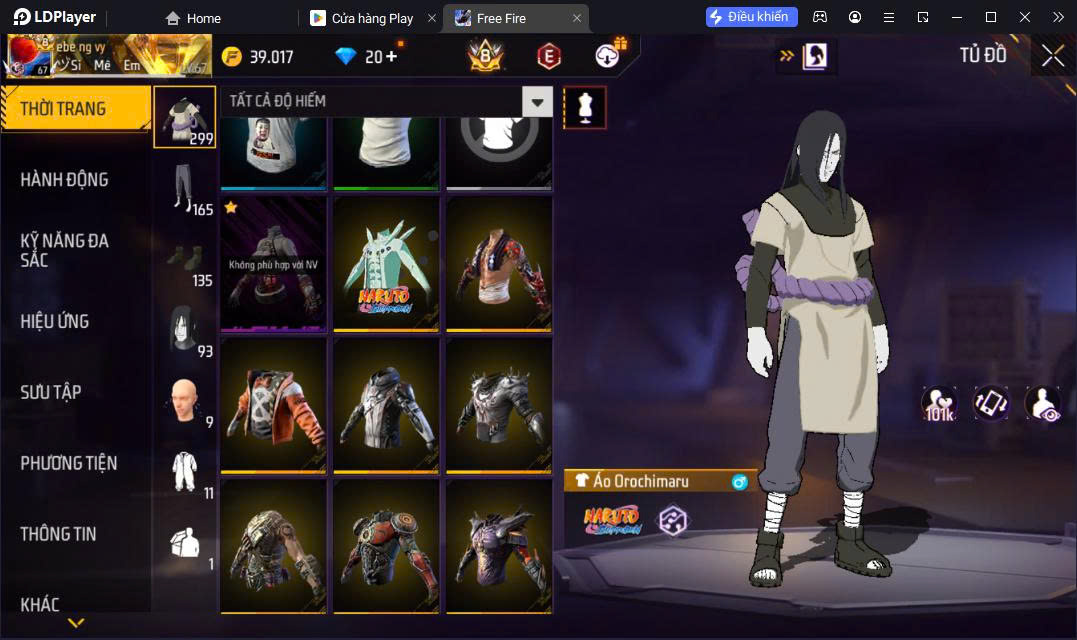Viewport: 1077px width, 640px height.
Task: Choose the Phương Tiện category
Action: [68, 463]
